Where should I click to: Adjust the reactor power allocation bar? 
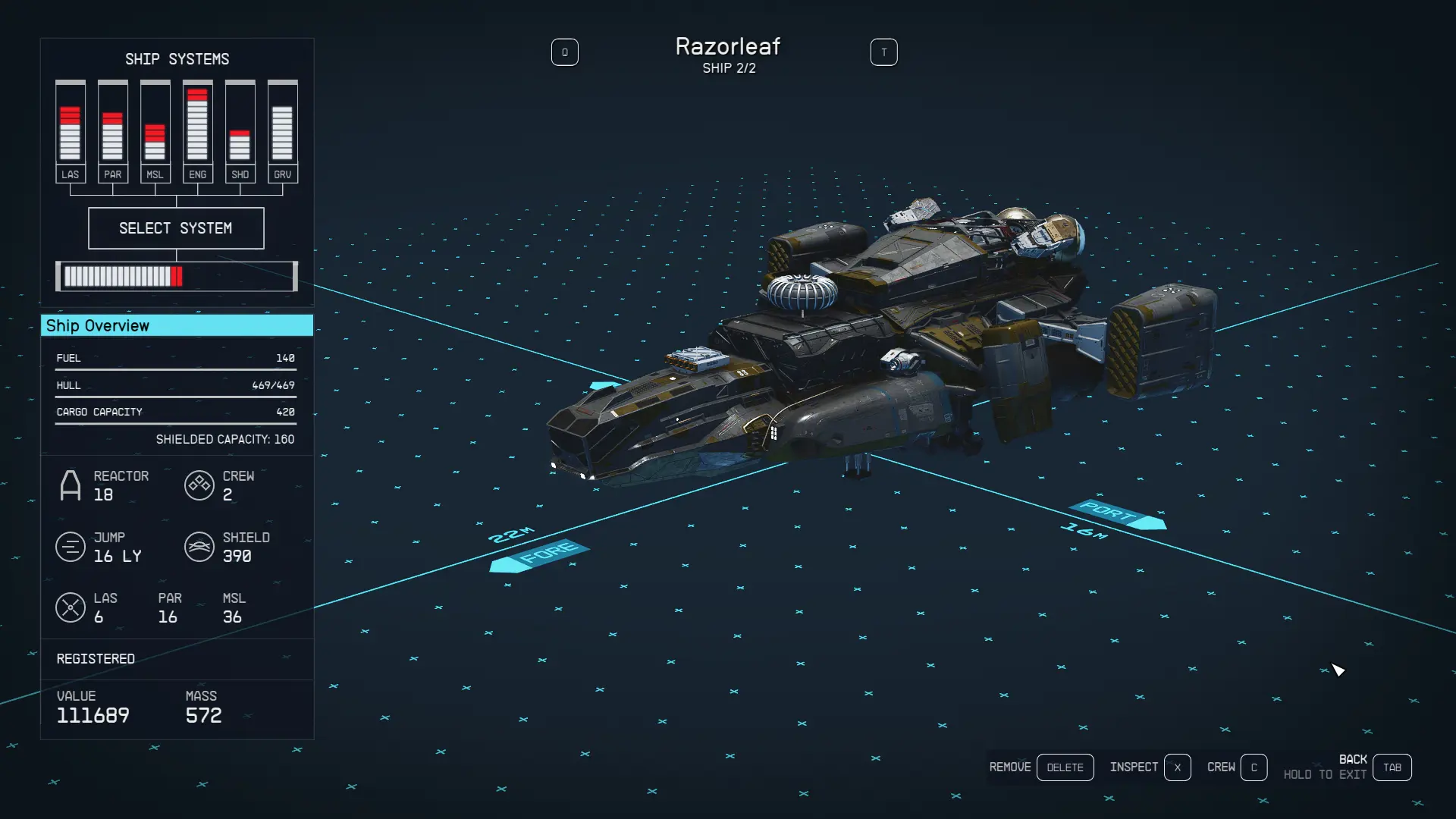point(176,276)
